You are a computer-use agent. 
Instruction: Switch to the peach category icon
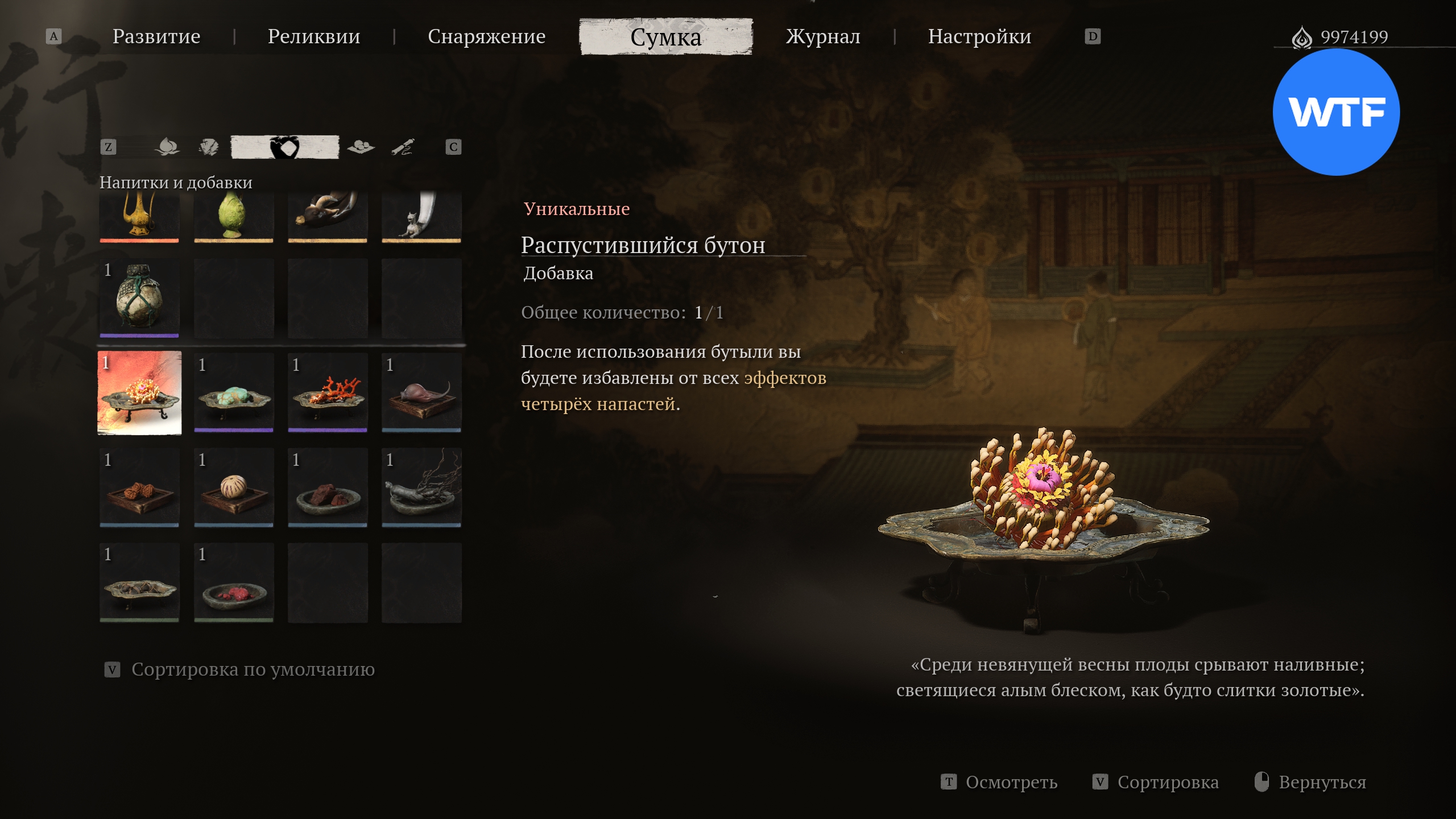(167, 147)
